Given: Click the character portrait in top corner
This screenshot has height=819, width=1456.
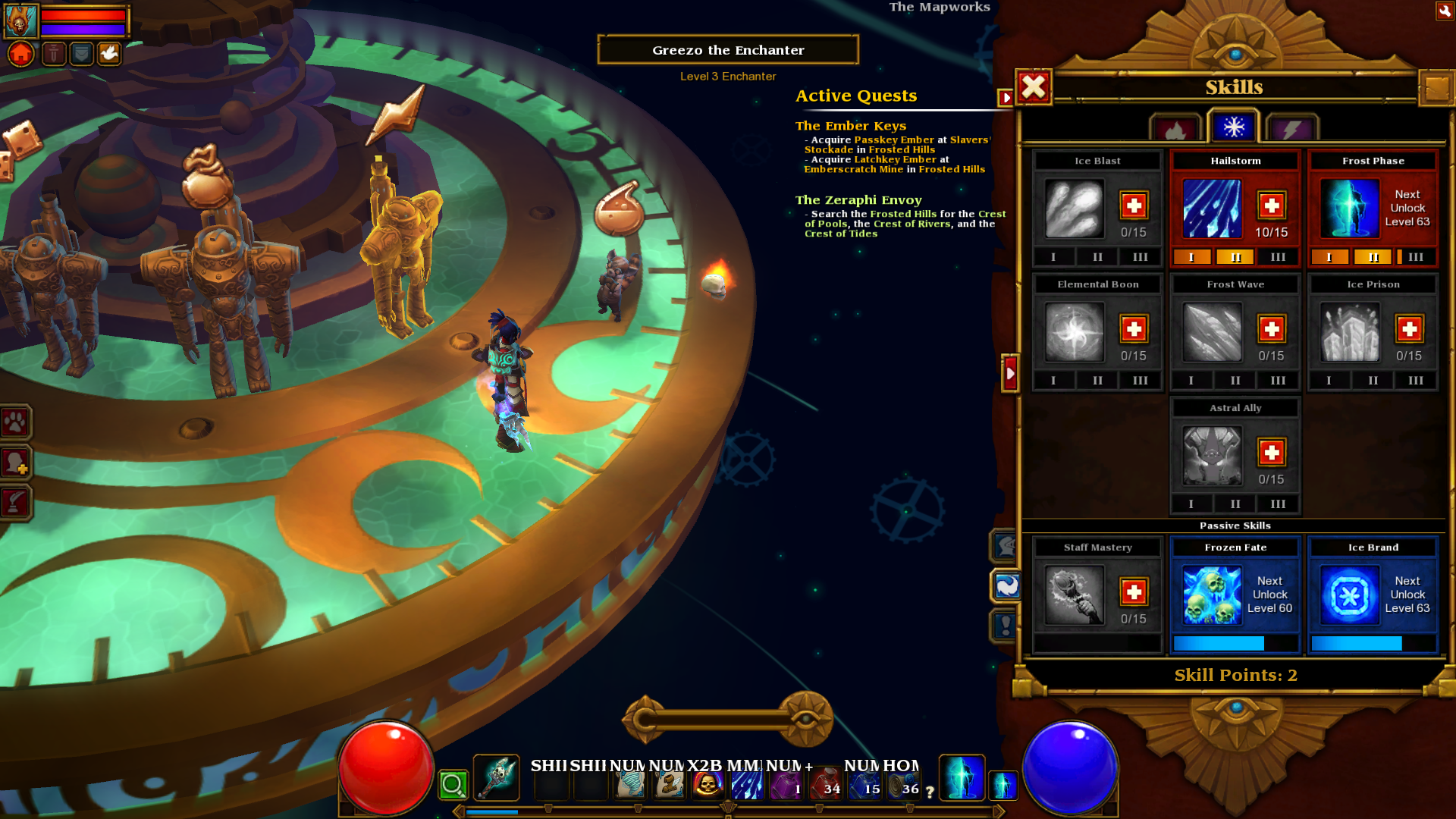Looking at the screenshot, I should pyautogui.click(x=20, y=20).
